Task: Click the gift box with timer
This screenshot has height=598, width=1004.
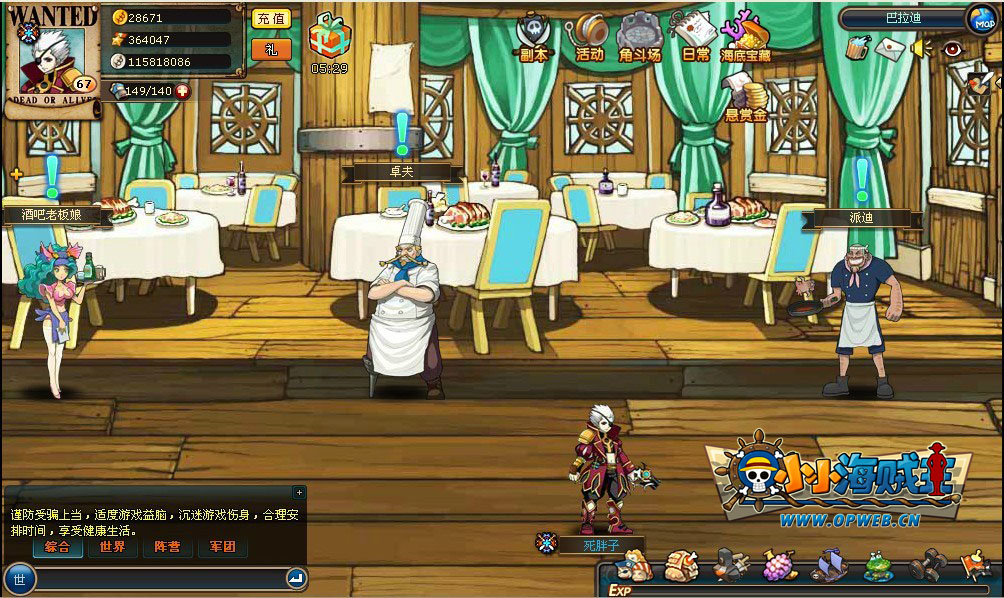Action: (x=329, y=36)
